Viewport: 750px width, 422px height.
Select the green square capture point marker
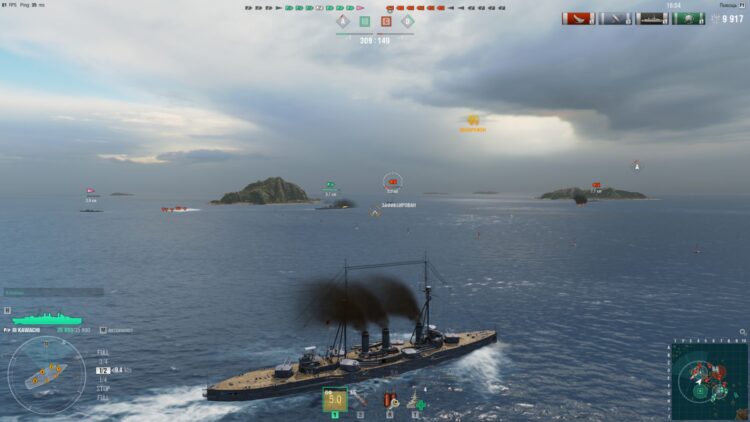(x=364, y=21)
